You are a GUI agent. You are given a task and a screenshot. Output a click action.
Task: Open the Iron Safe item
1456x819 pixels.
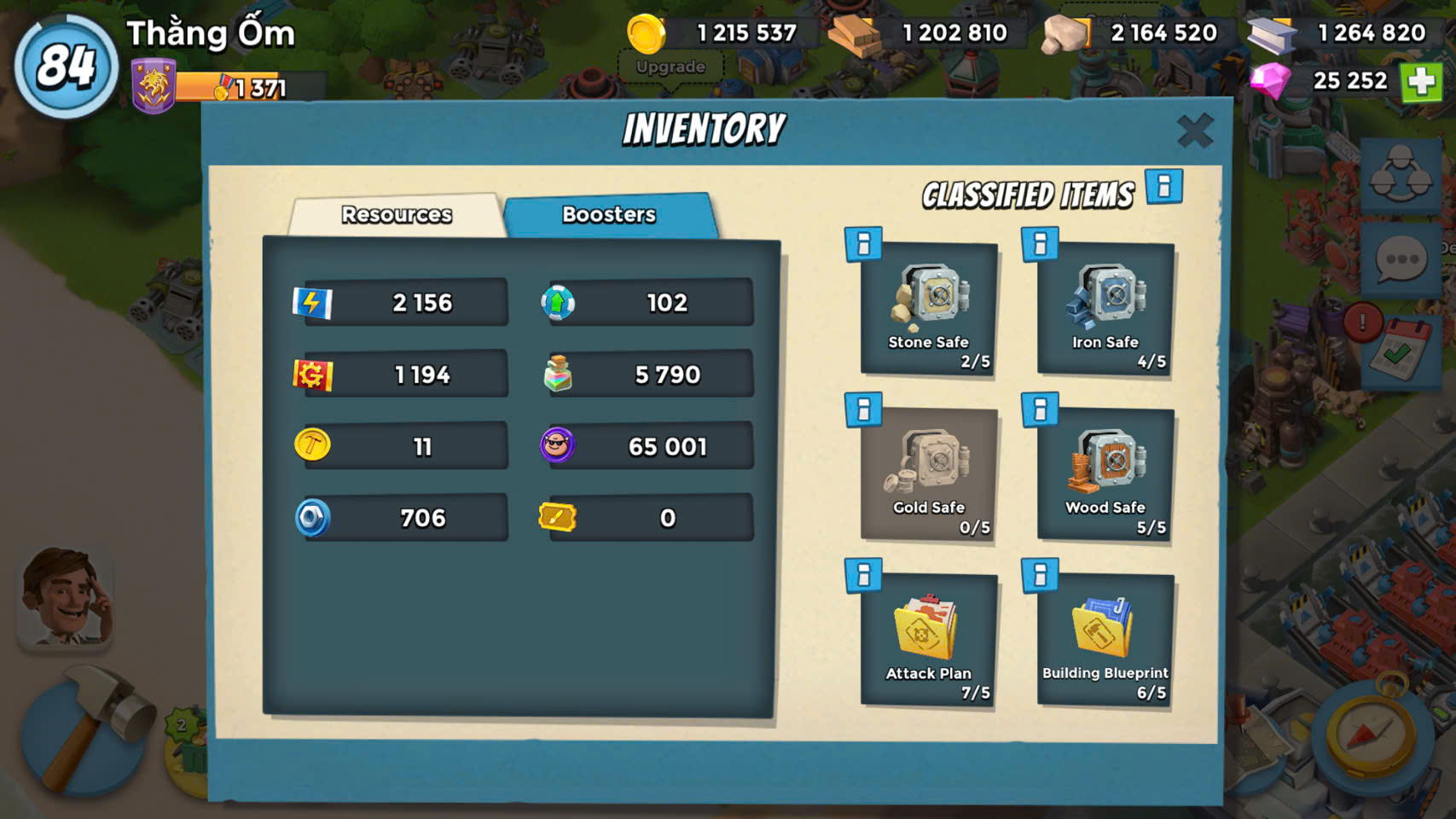[1105, 309]
